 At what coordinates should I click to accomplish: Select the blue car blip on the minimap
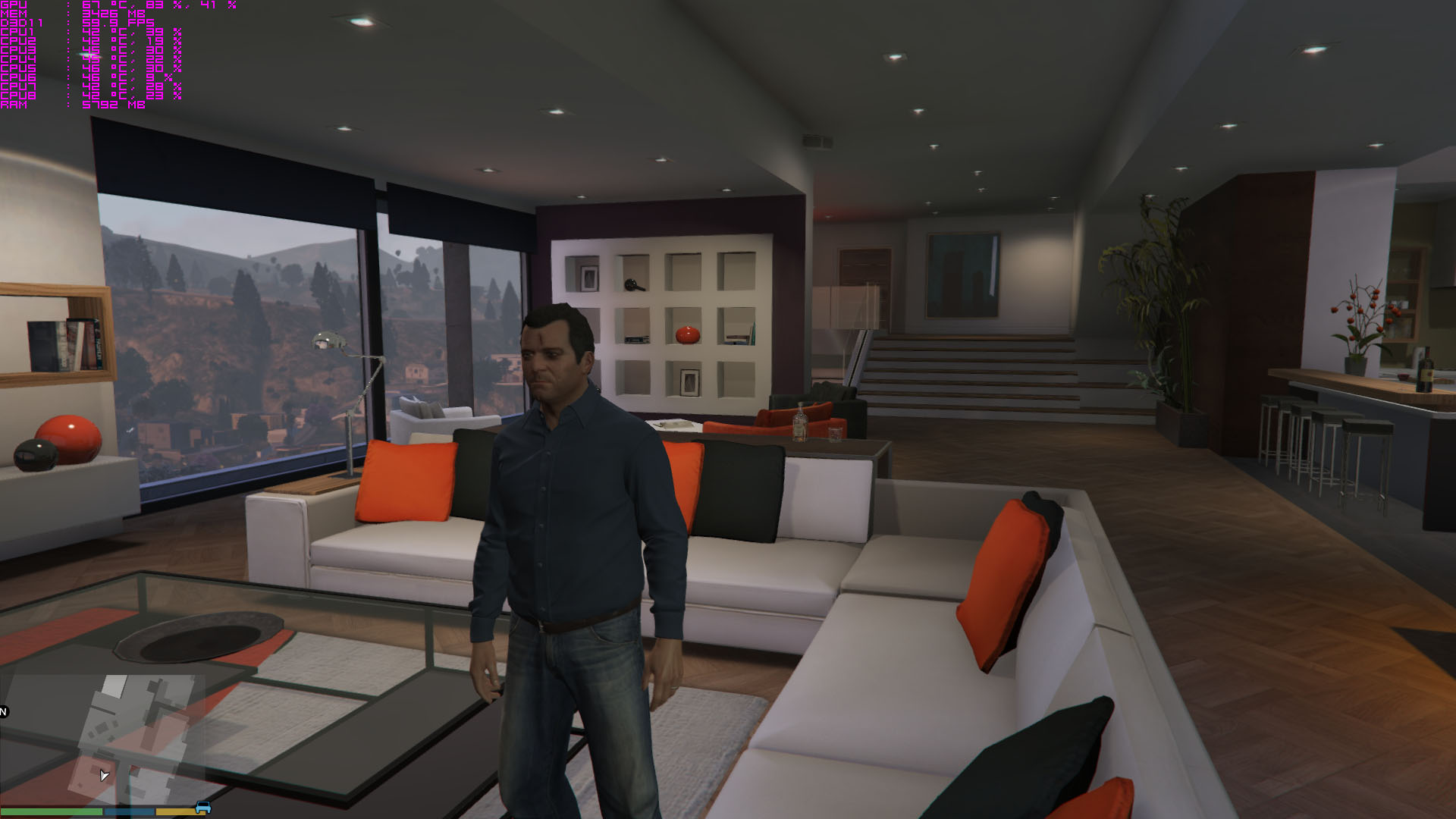[202, 808]
